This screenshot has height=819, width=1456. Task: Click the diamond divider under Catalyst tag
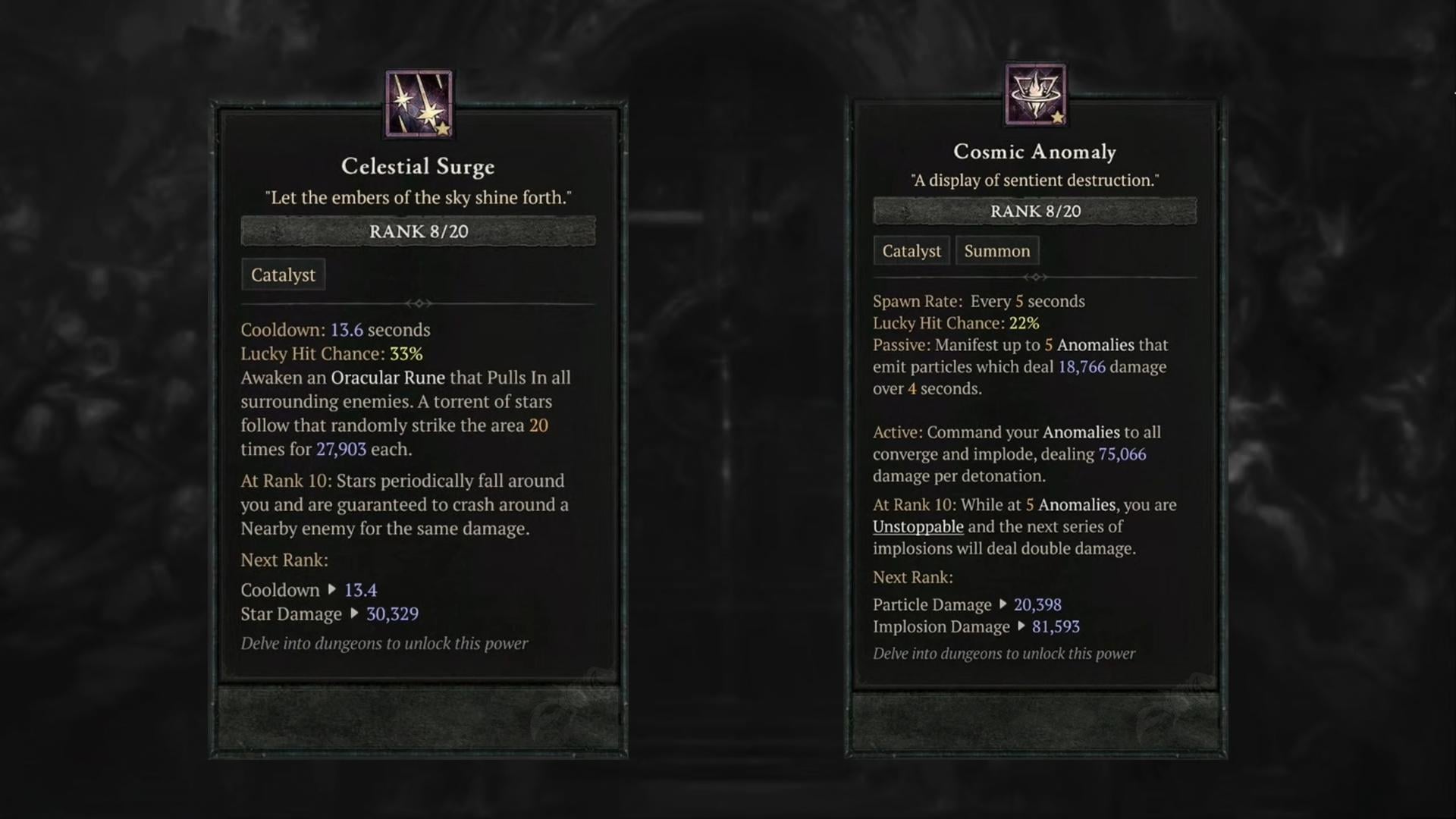[418, 303]
